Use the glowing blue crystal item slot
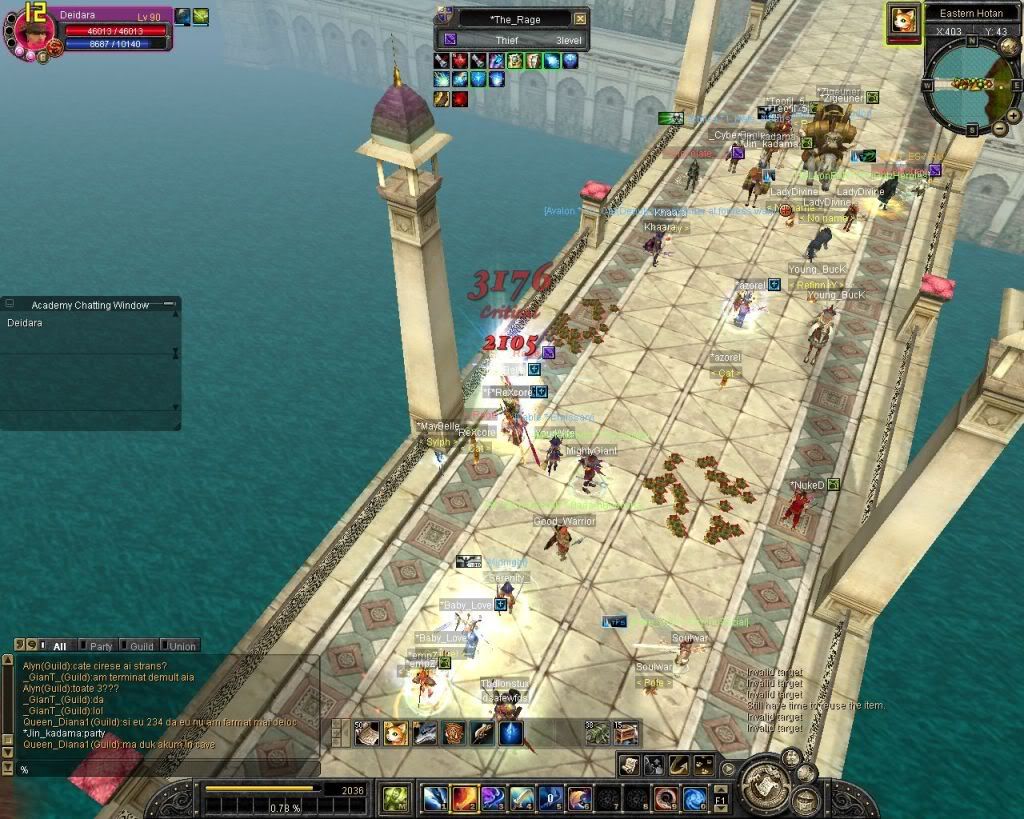Image resolution: width=1024 pixels, height=819 pixels. 511,733
